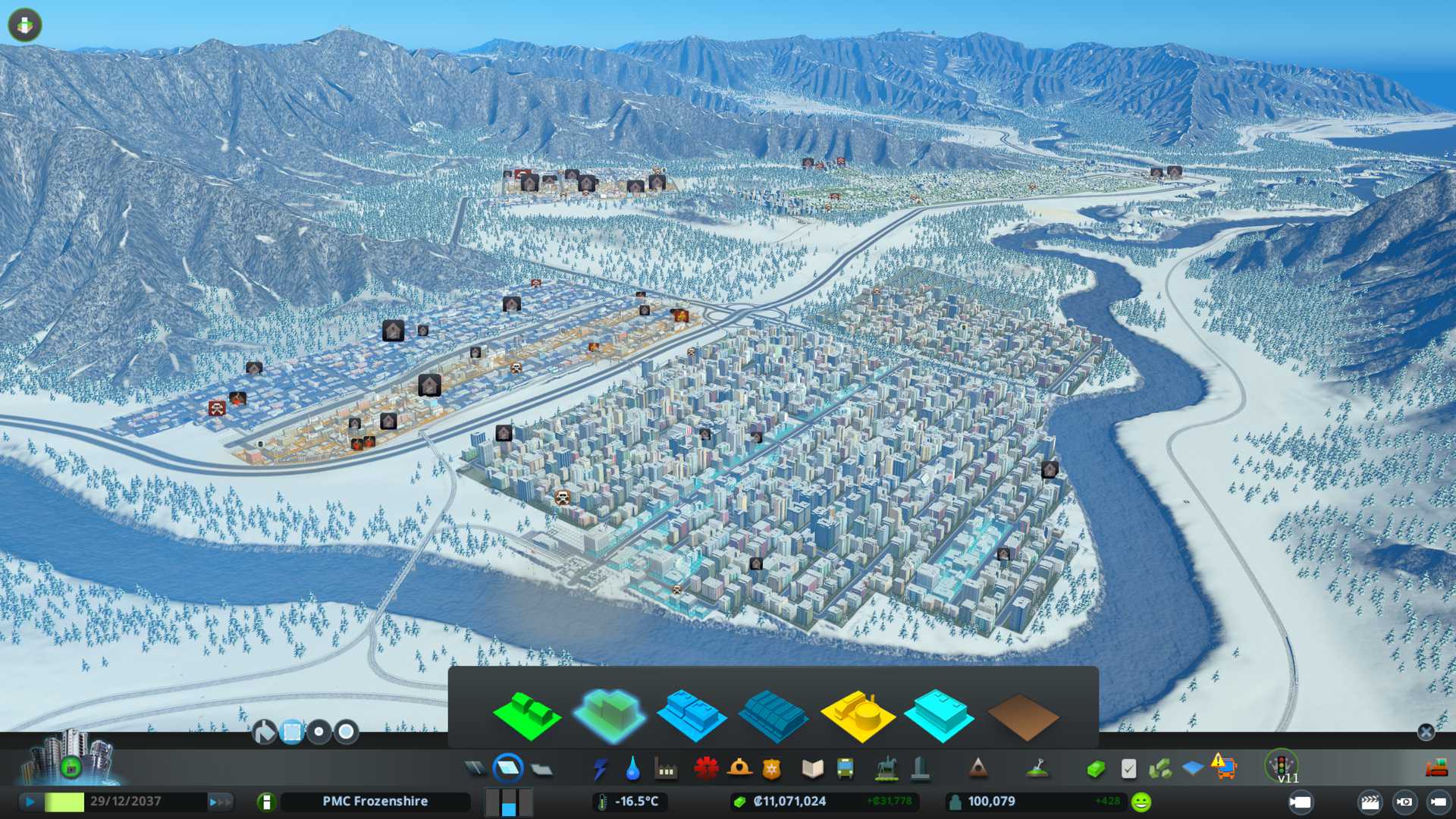Viewport: 1456px width, 819px height.
Task: Close the zoning panel
Action: click(1426, 732)
